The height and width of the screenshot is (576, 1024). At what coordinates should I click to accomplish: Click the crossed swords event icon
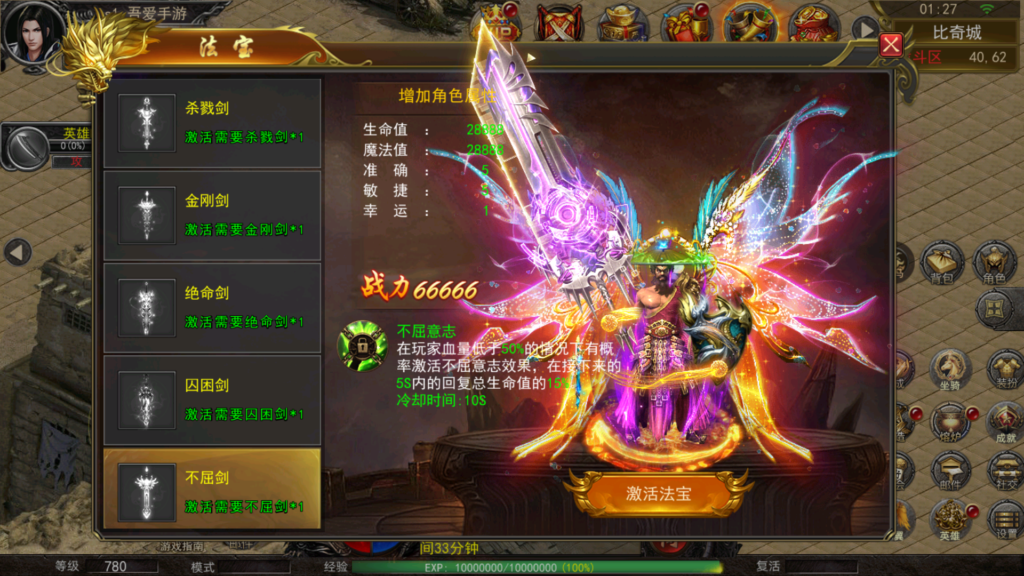pyautogui.click(x=560, y=22)
